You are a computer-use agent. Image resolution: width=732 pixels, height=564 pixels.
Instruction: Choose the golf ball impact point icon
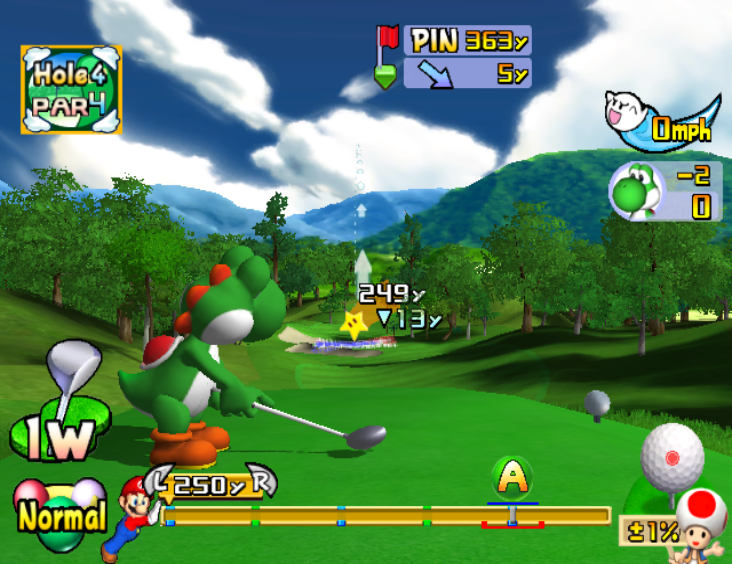[x=672, y=458]
